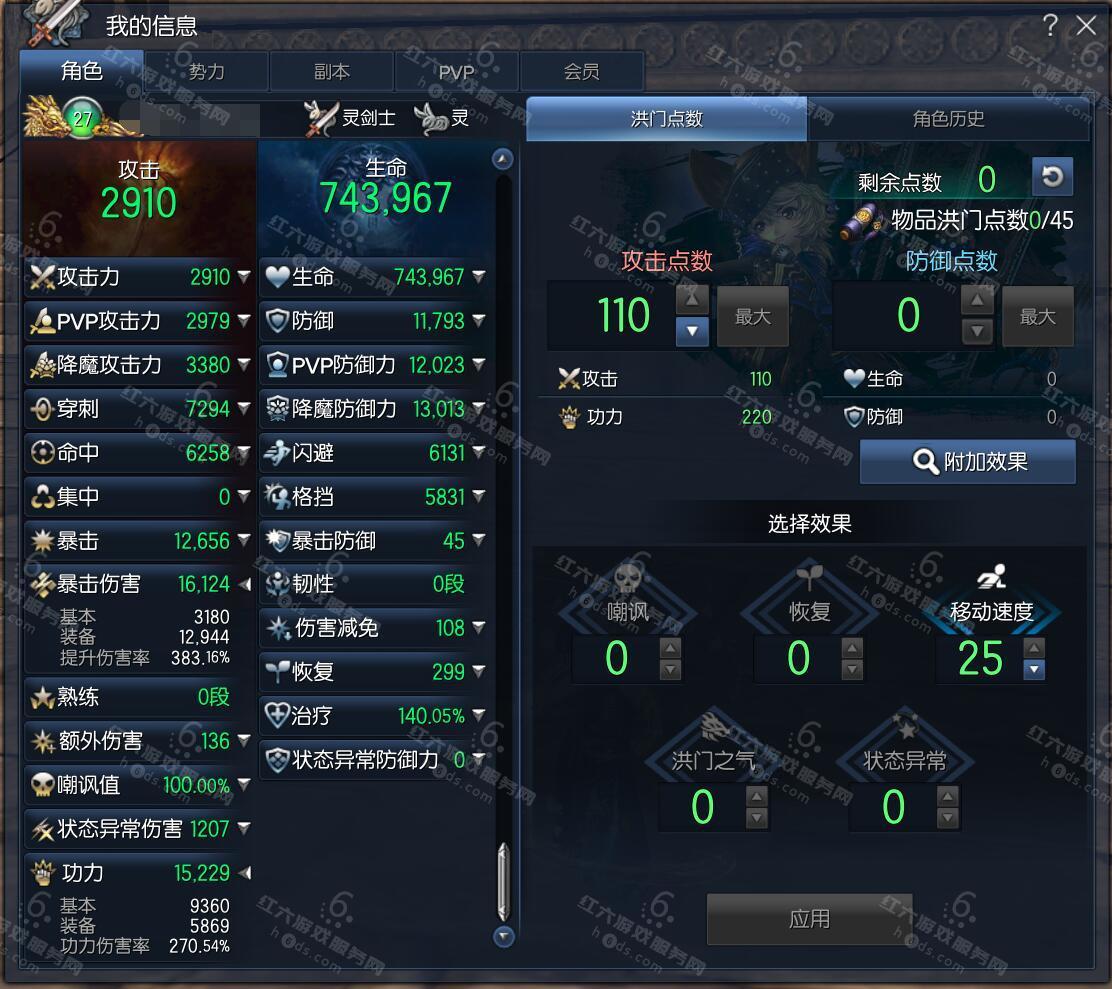Select the 洪门点数 tab
Viewport: 1112px width, 989px height.
click(667, 119)
